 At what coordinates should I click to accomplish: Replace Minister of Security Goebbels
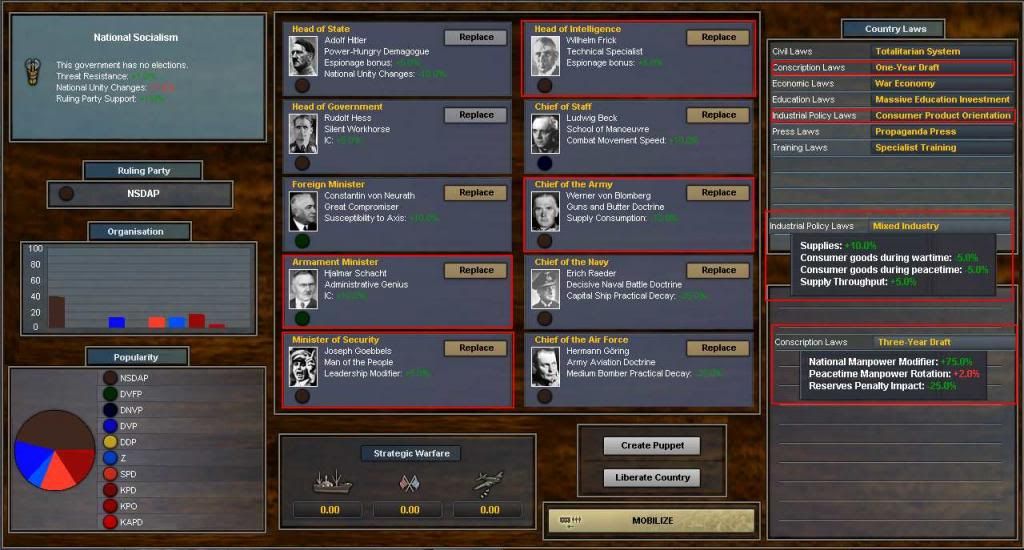pyautogui.click(x=476, y=348)
